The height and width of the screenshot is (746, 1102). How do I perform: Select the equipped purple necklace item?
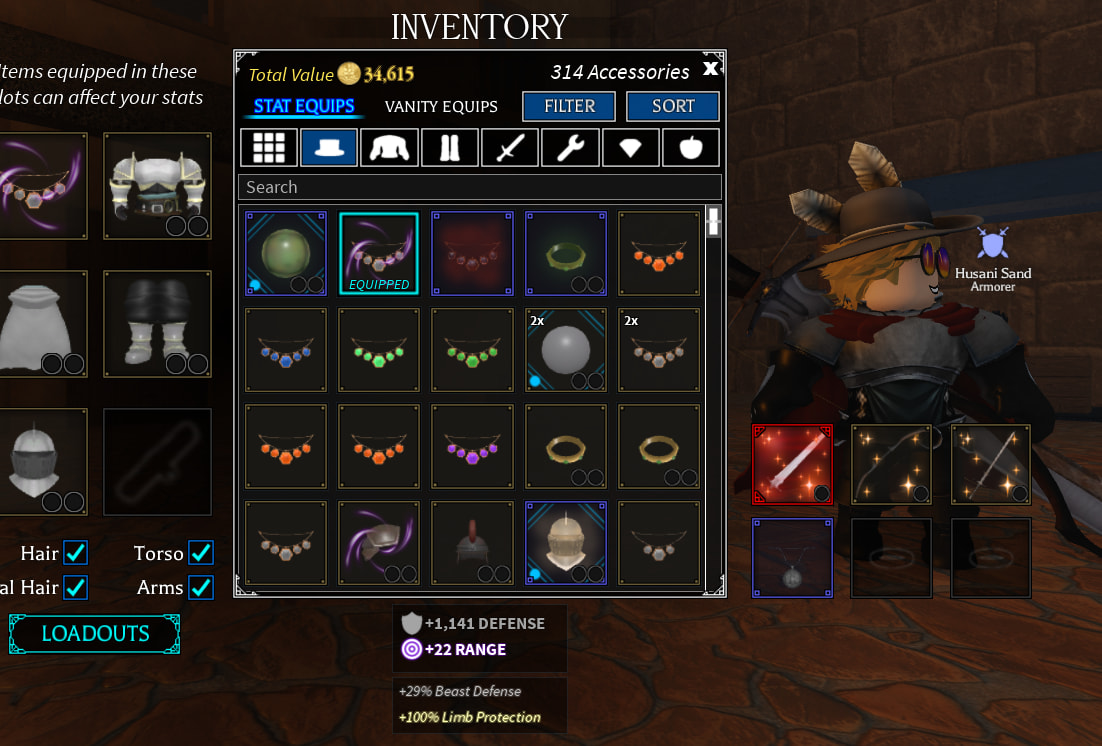pyautogui.click(x=378, y=253)
